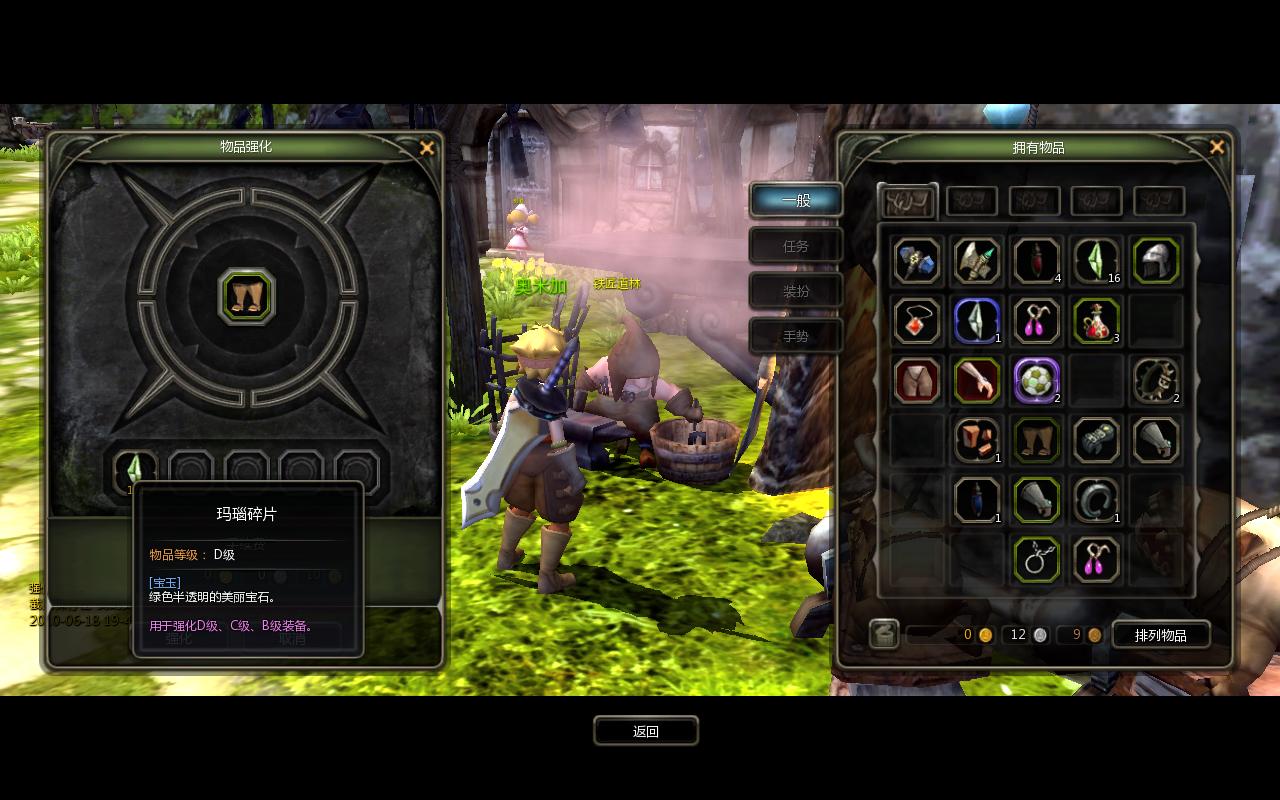Select the pants in the enhancement center slot
The image size is (1280, 800).
click(246, 296)
